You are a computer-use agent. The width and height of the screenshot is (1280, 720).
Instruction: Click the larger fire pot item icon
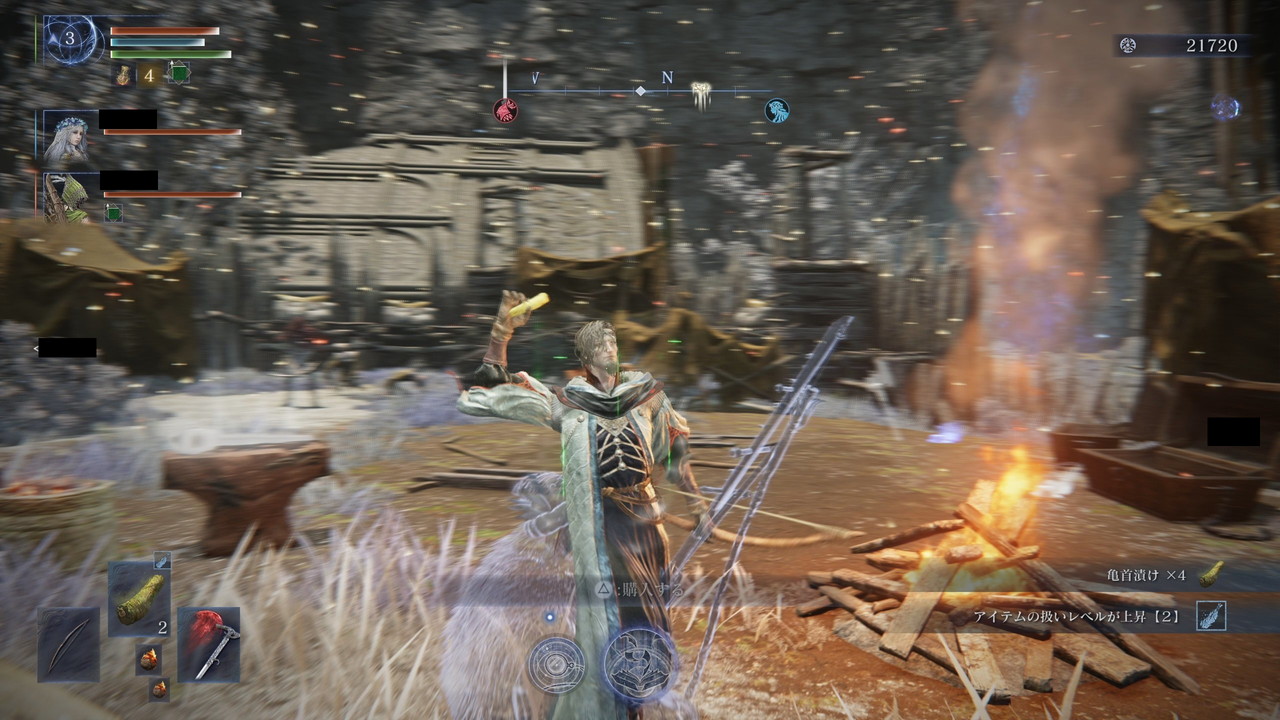pos(149,659)
